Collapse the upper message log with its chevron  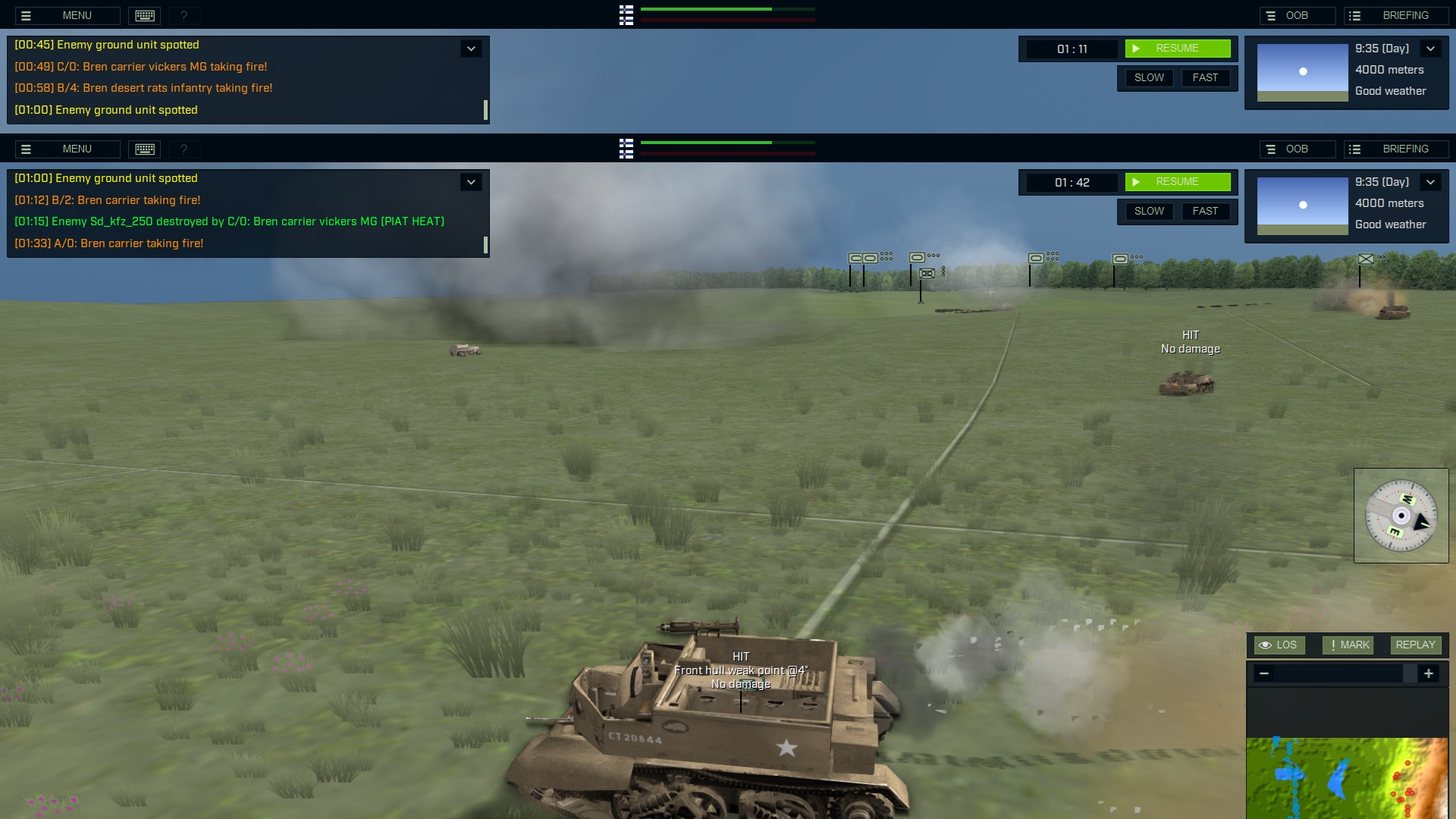point(471,48)
